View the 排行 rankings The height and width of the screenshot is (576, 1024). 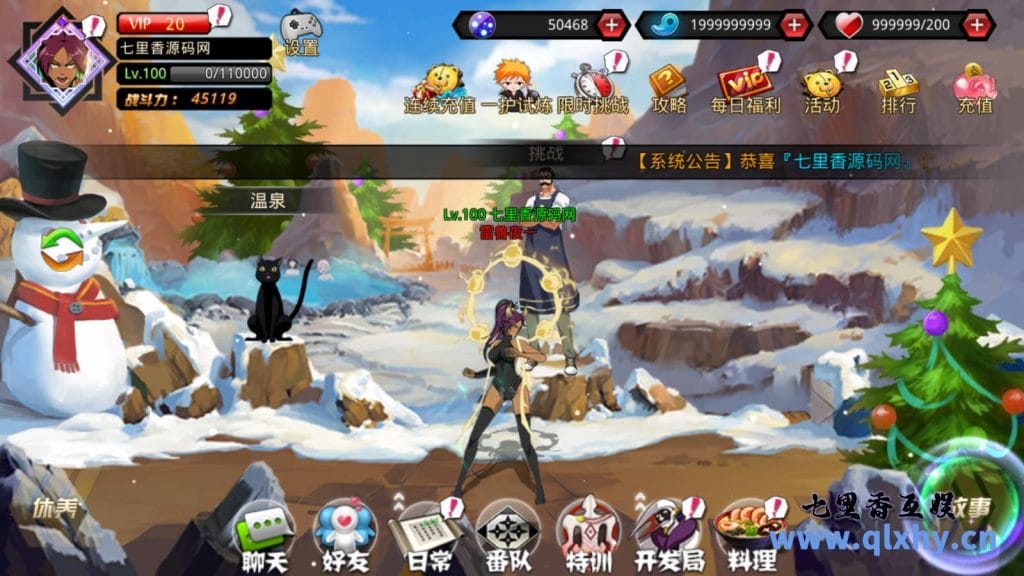(898, 87)
